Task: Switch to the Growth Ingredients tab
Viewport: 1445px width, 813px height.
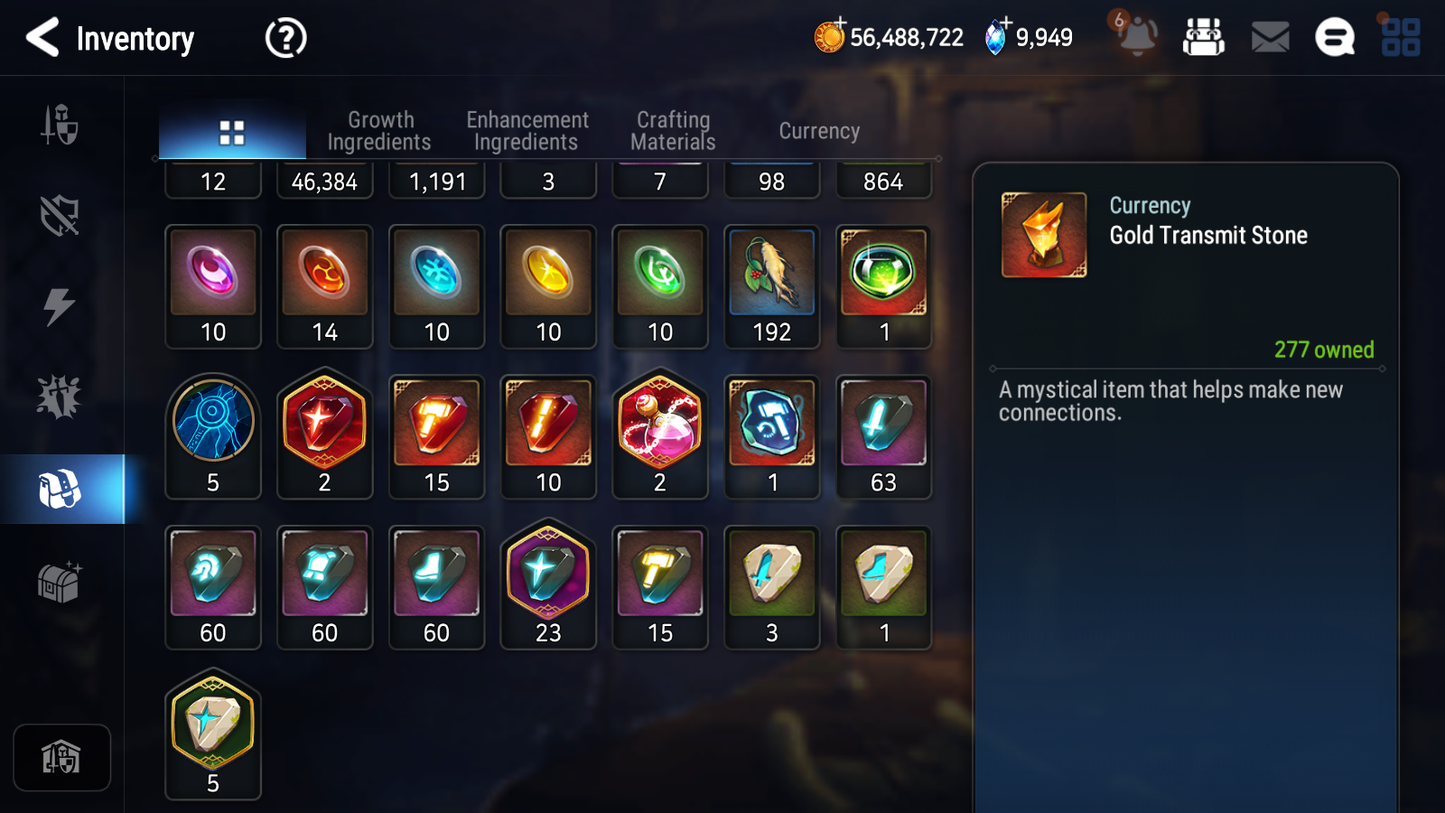Action: (379, 130)
